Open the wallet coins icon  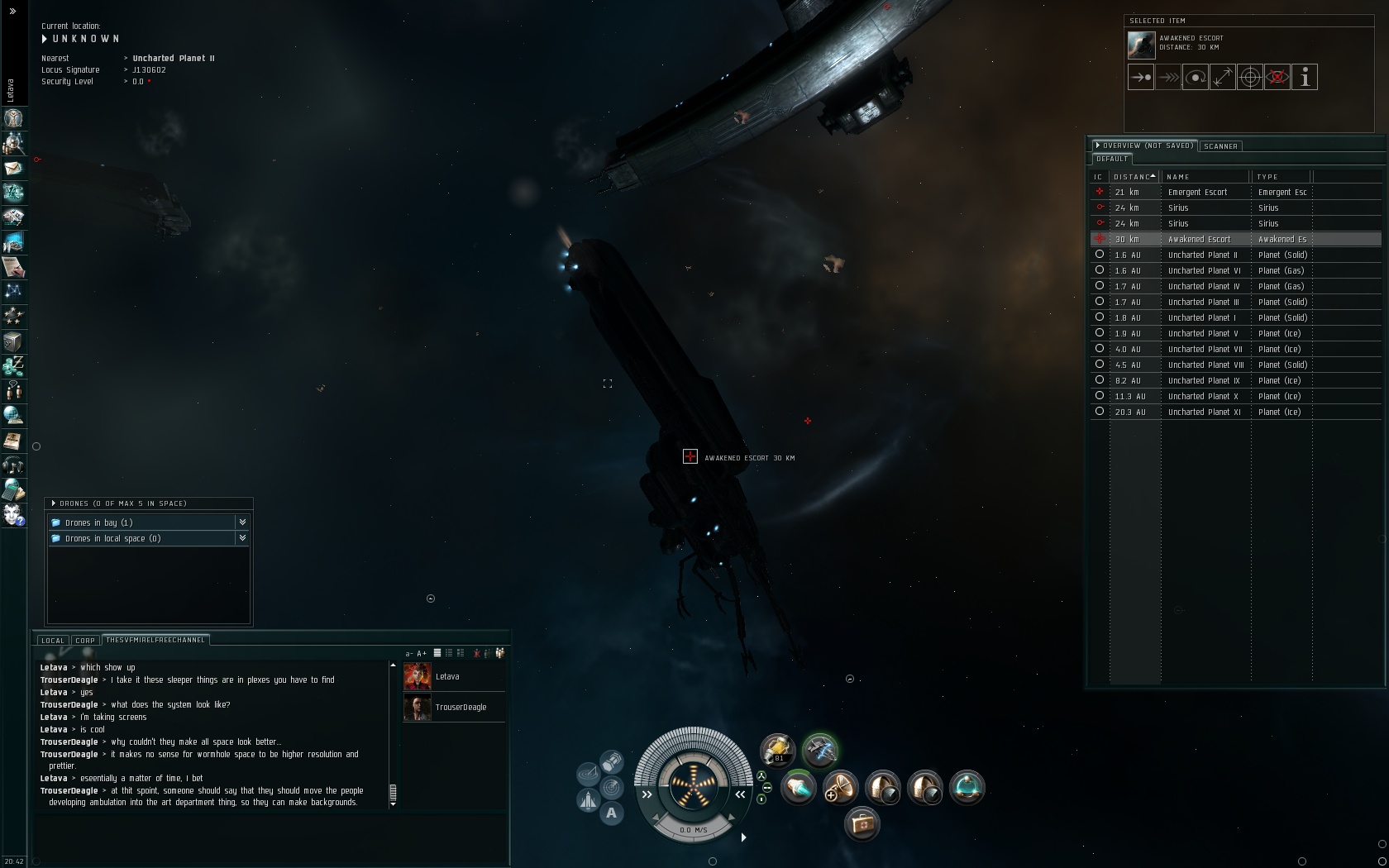(x=13, y=365)
